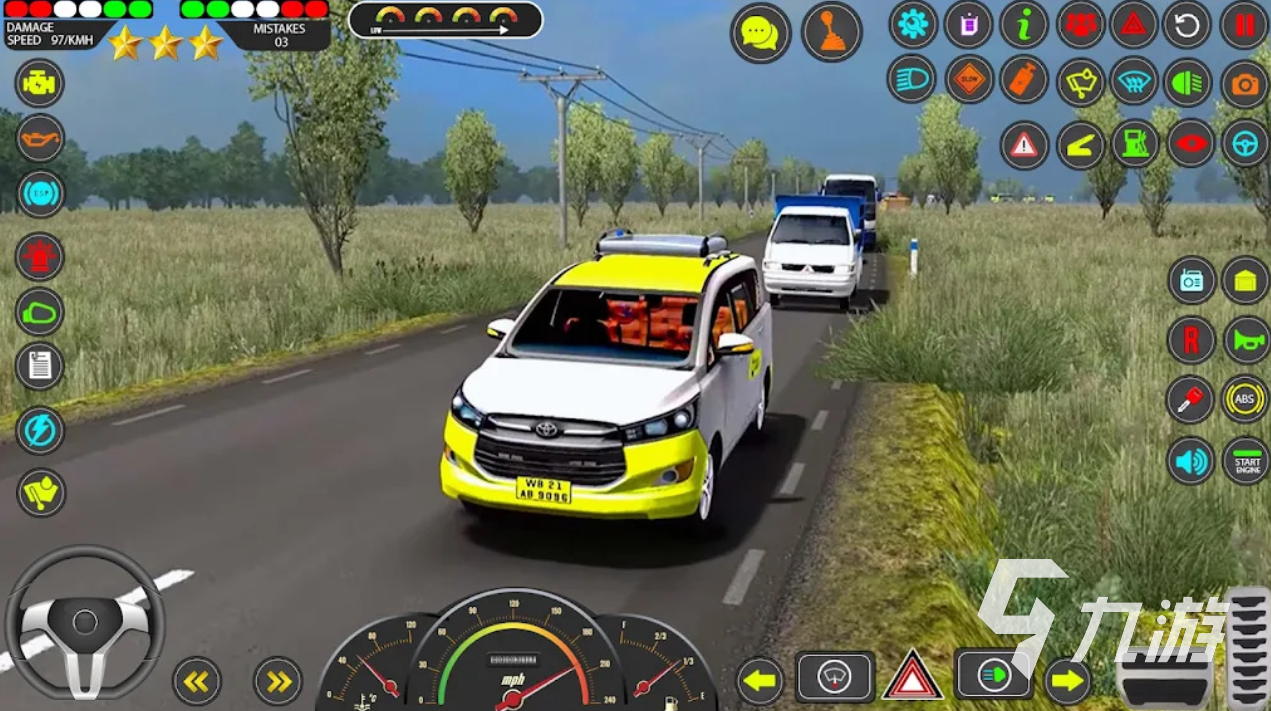Activate the left yellow turn signal arrow

760,682
